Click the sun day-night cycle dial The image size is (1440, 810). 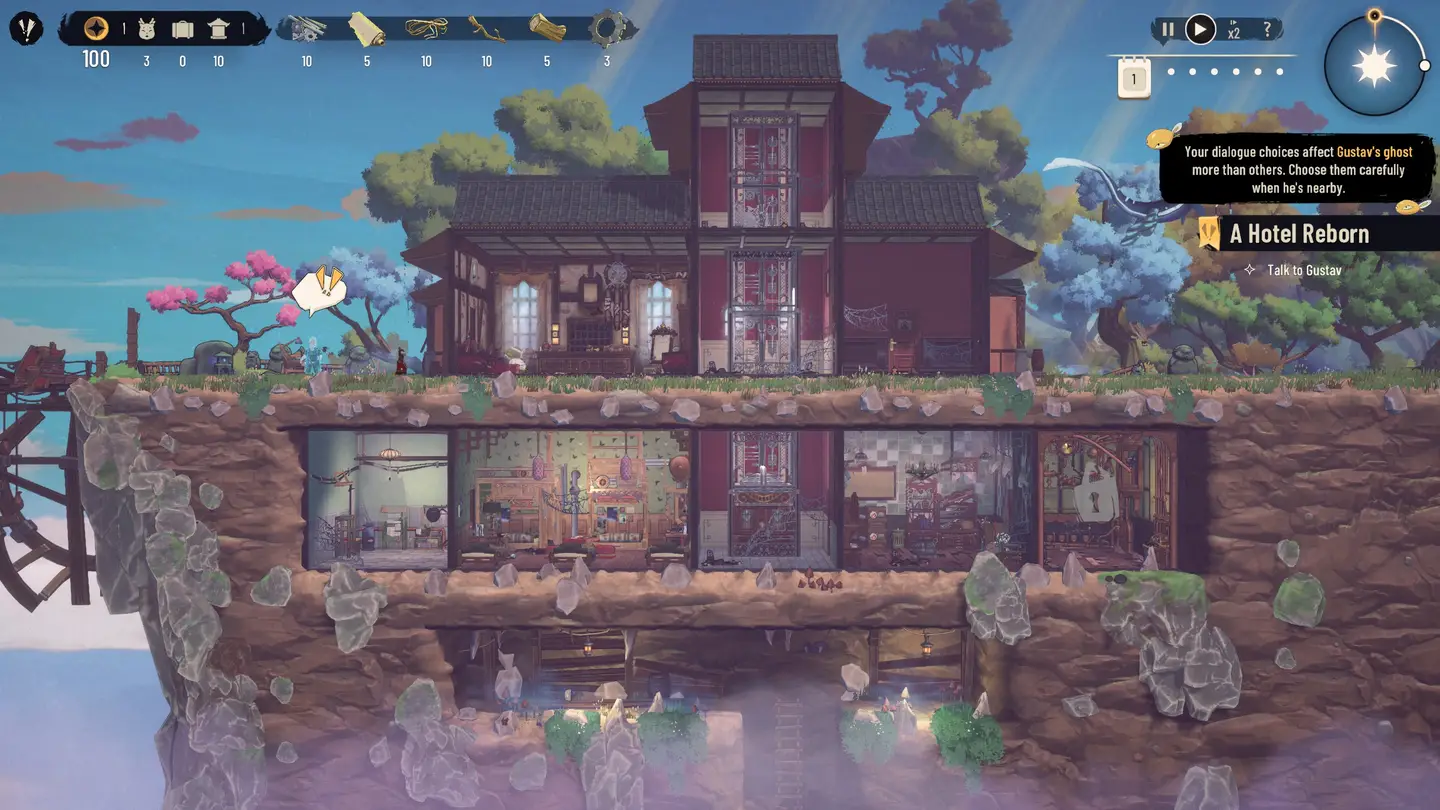point(1373,66)
